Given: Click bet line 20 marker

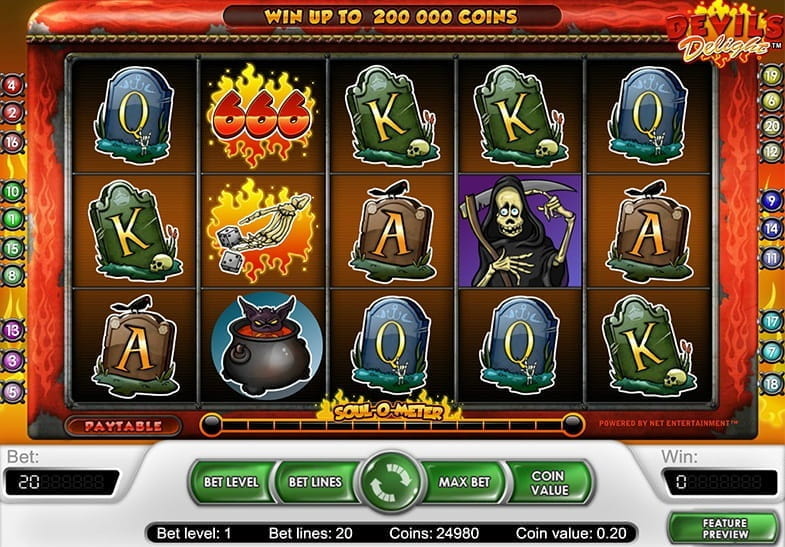Looking at the screenshot, I should 771,126.
